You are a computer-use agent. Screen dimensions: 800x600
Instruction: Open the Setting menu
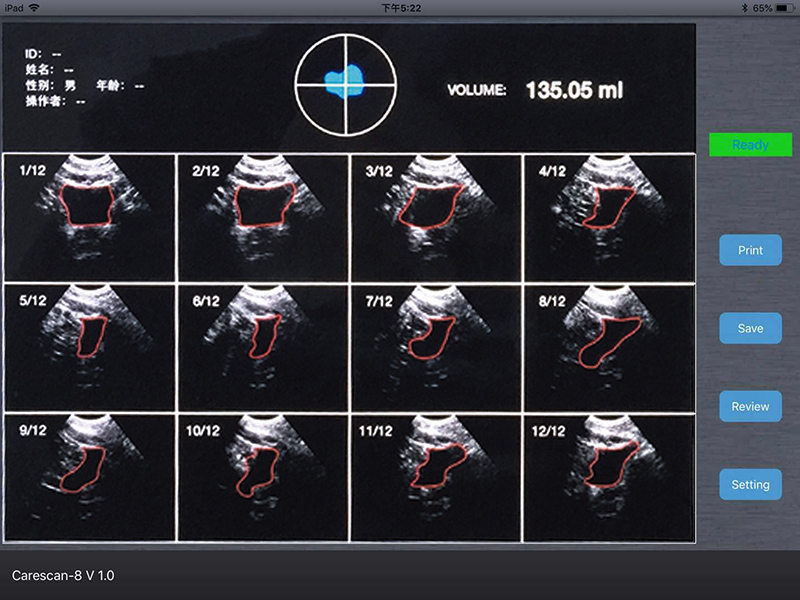tap(750, 484)
